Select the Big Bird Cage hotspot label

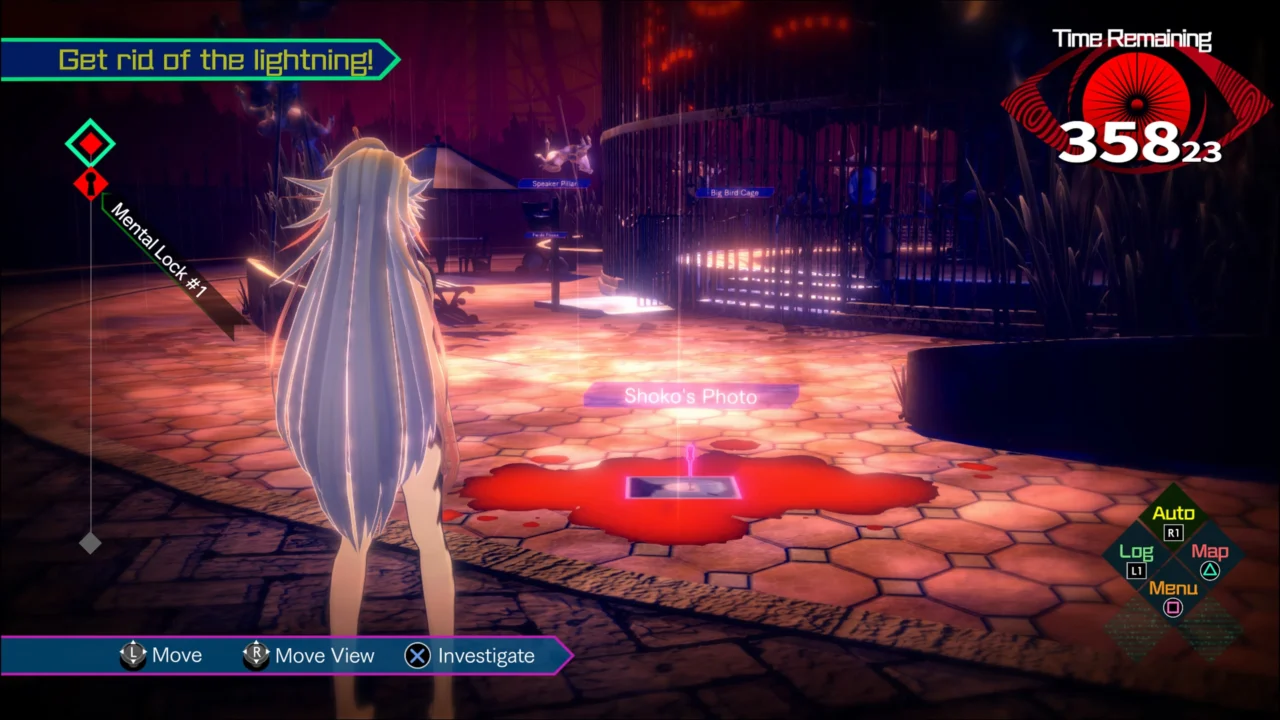[733, 192]
